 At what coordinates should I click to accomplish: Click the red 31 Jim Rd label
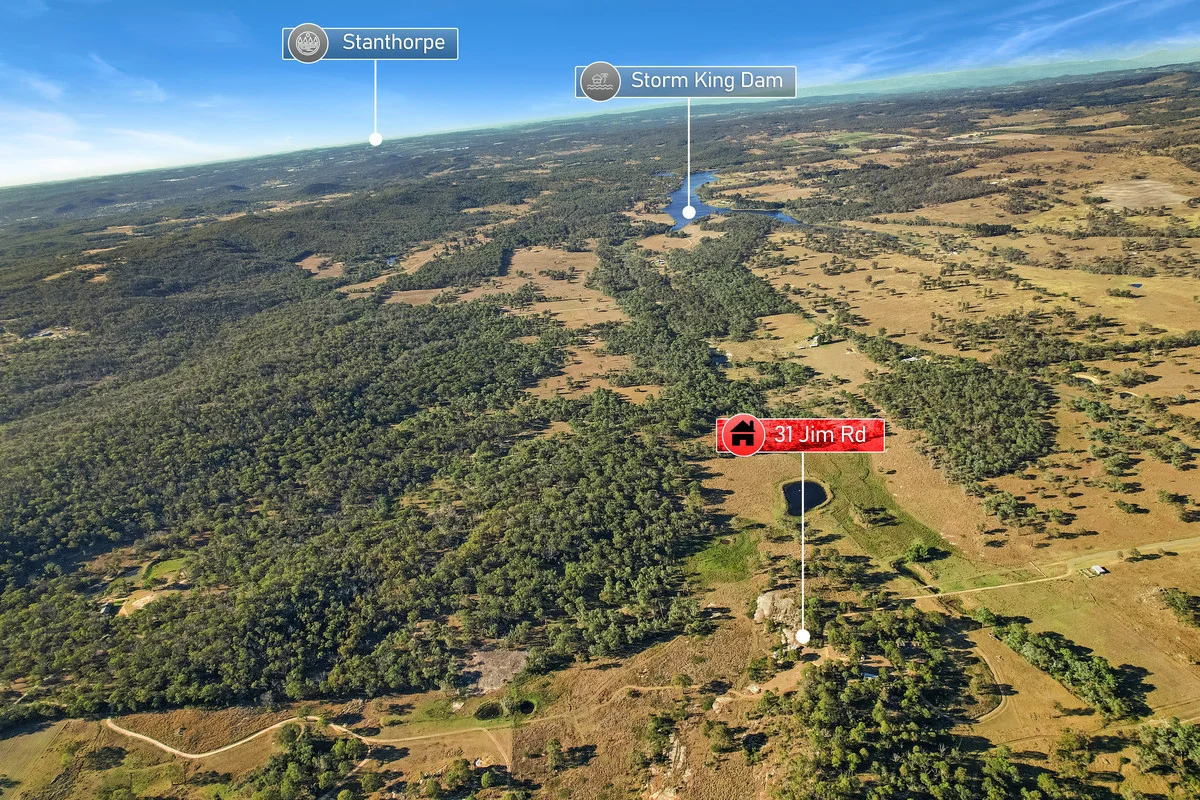801,436
